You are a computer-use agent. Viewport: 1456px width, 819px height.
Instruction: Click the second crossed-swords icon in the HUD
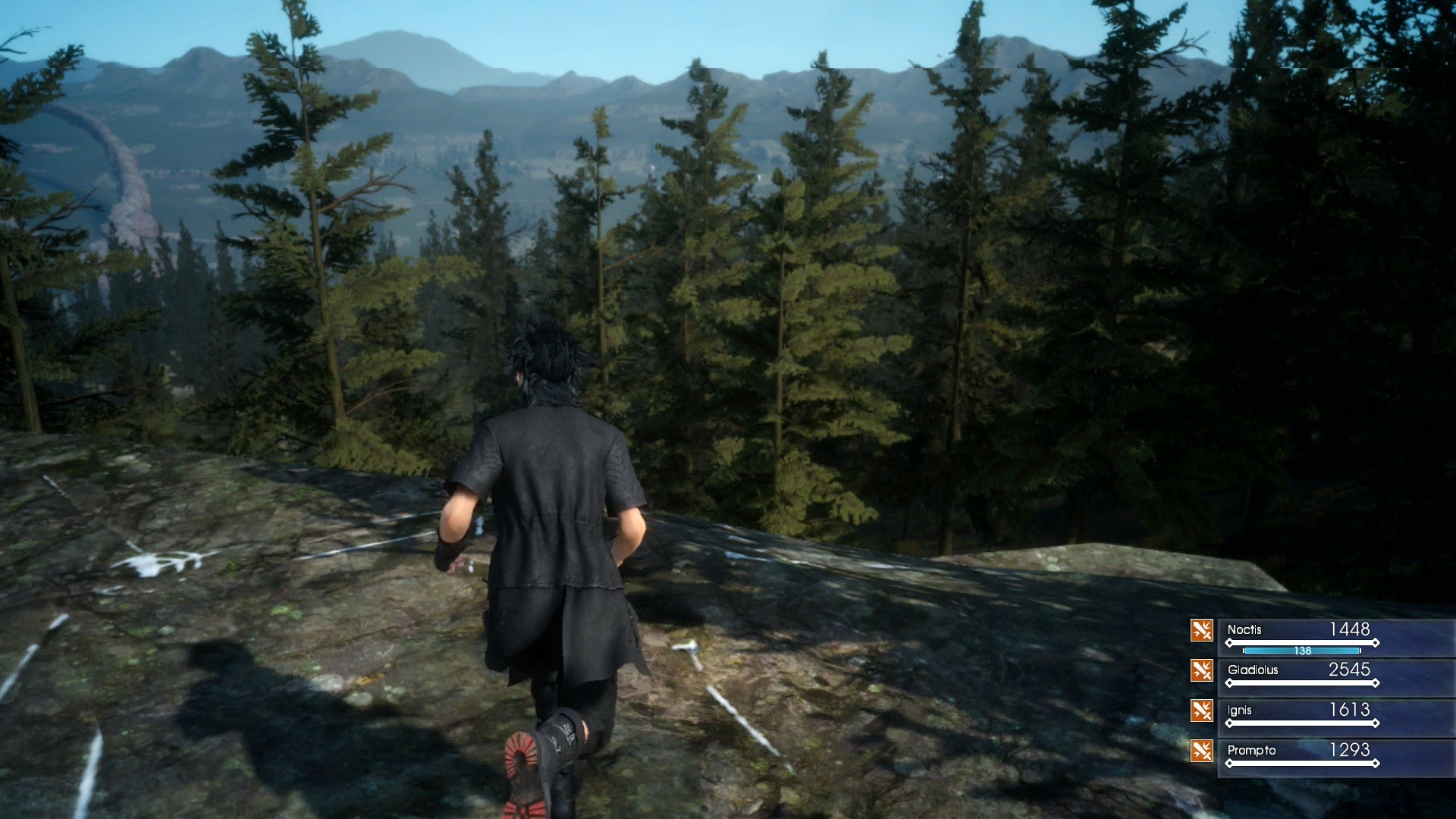tap(1203, 671)
